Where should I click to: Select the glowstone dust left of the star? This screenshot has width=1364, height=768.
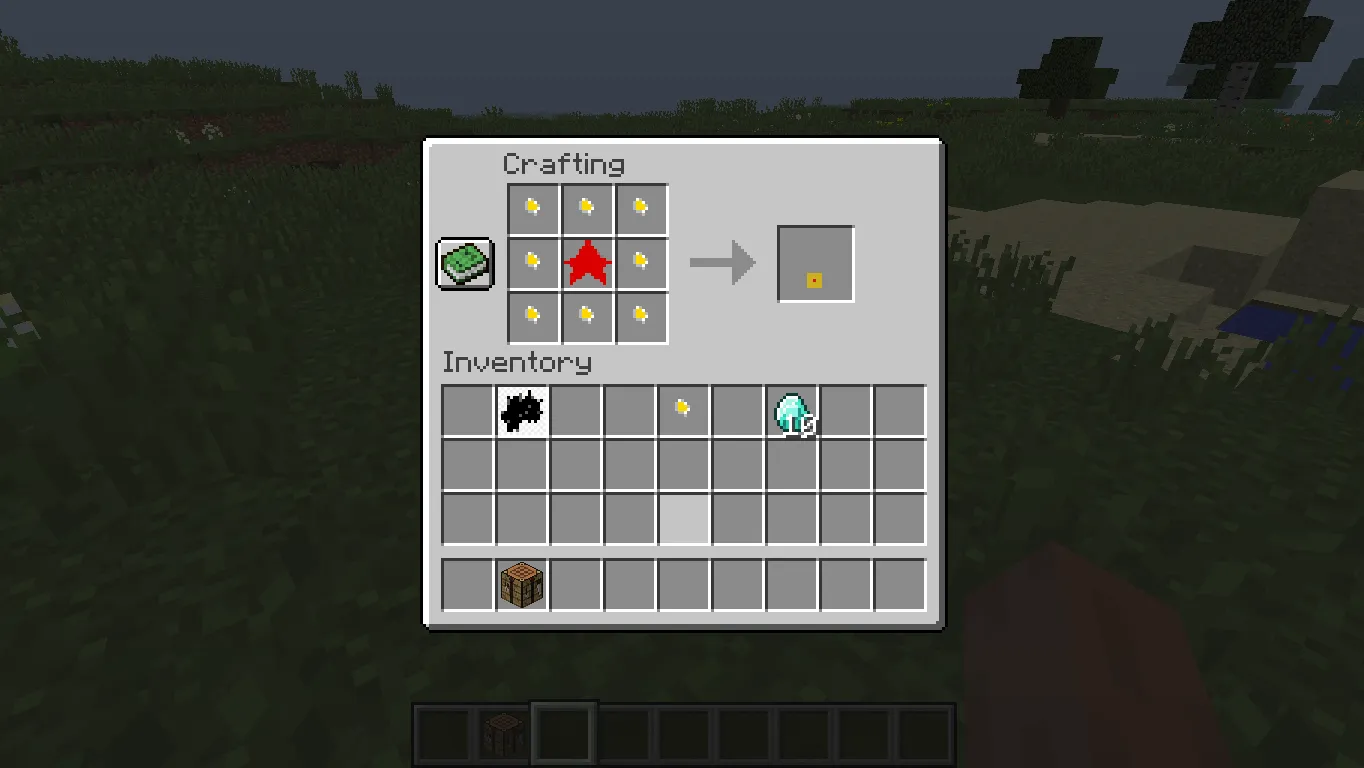[532, 263]
